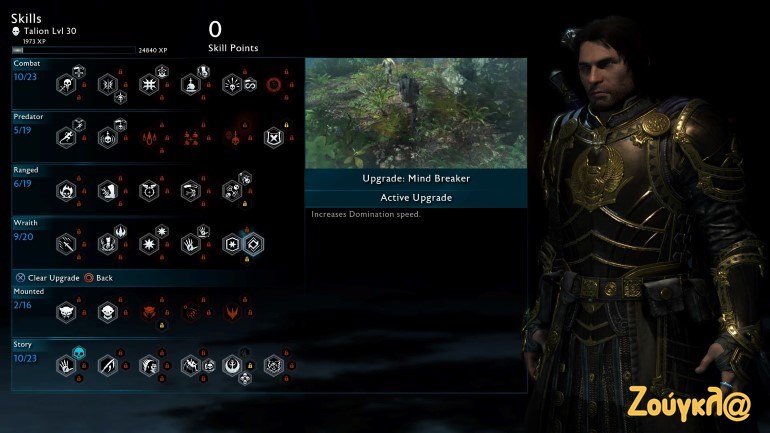The width and height of the screenshot is (770, 433).
Task: Choose the caragor head Mounted skill
Action: coord(66,312)
